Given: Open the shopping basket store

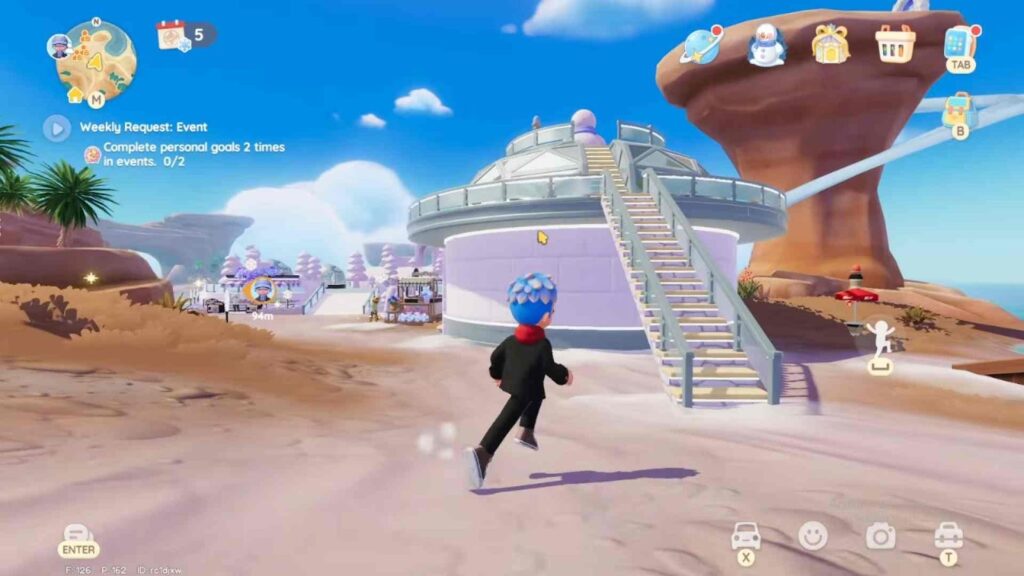Looking at the screenshot, I should 894,44.
